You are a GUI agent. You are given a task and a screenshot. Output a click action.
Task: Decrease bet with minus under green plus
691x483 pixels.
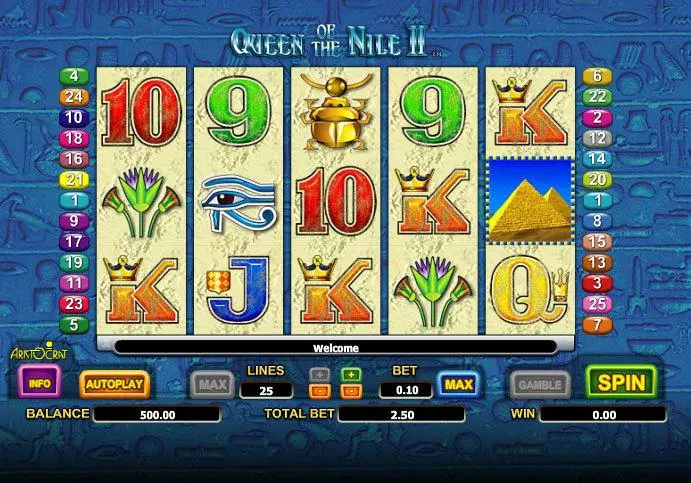(x=351, y=390)
